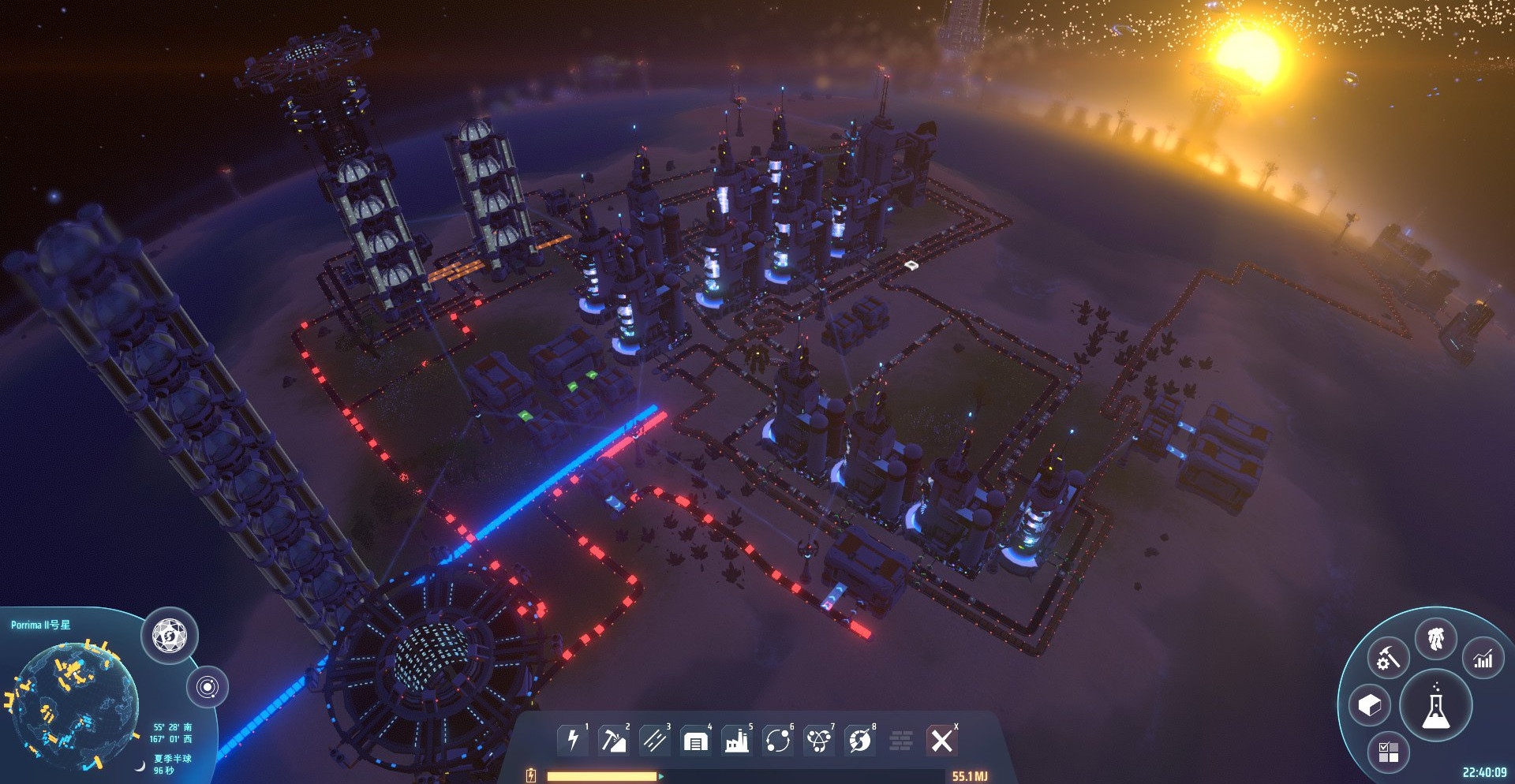This screenshot has height=784, width=1515.
Task: Open the mecha panel
Action: pos(1435,638)
